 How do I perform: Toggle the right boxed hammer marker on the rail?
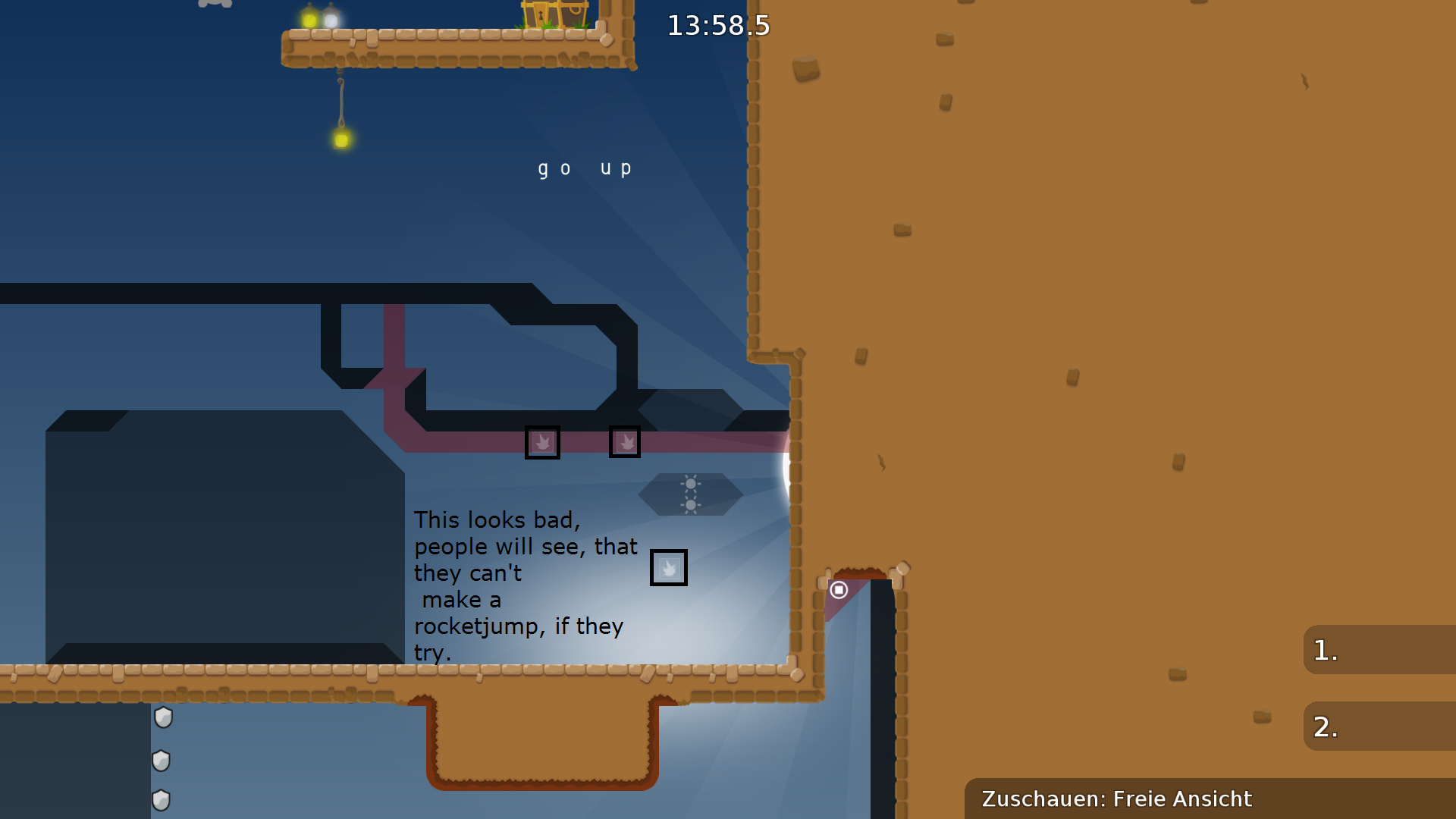(625, 441)
